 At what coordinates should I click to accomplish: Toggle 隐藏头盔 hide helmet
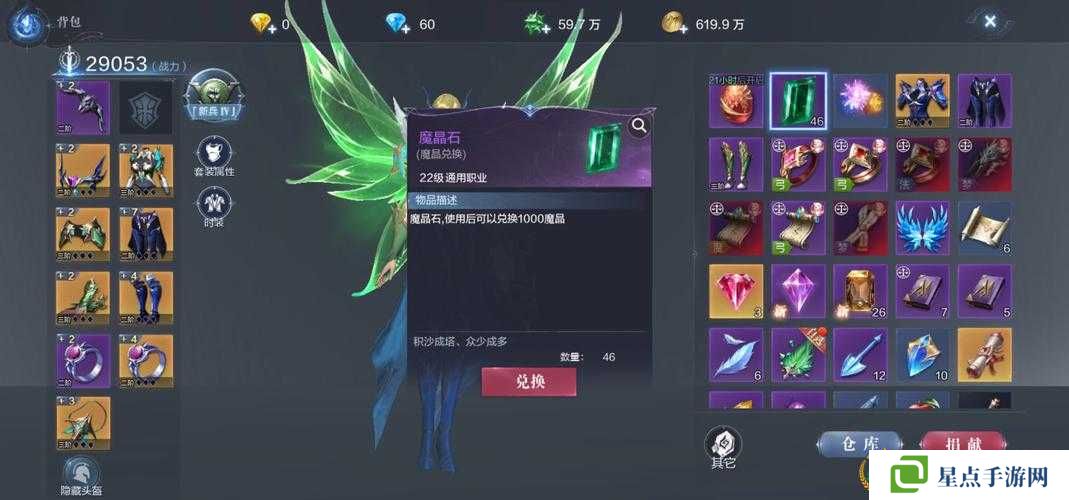(82, 474)
